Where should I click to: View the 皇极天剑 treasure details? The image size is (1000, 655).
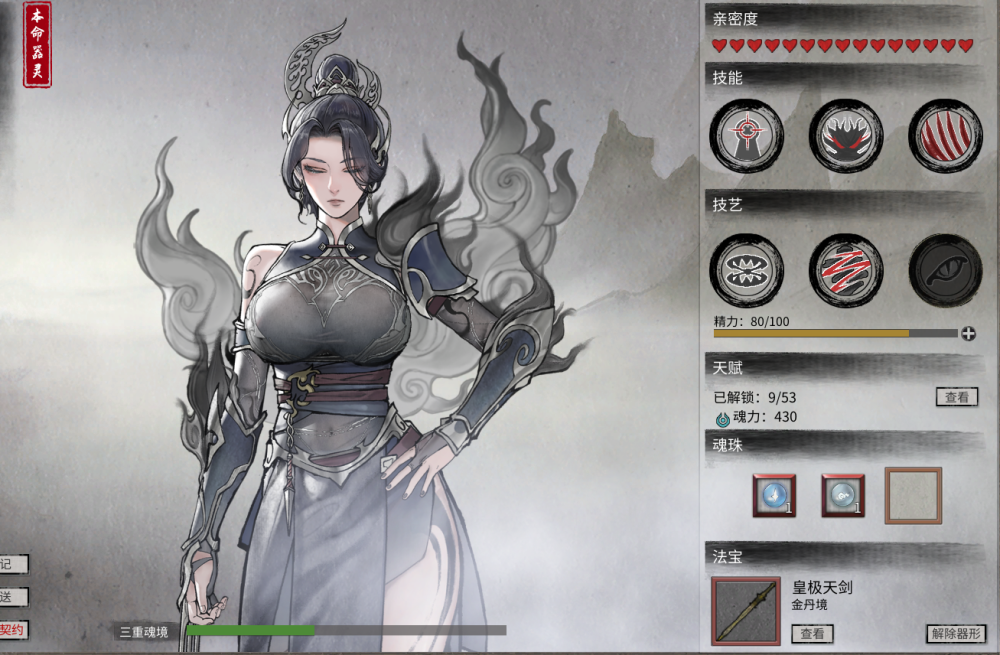(812, 633)
